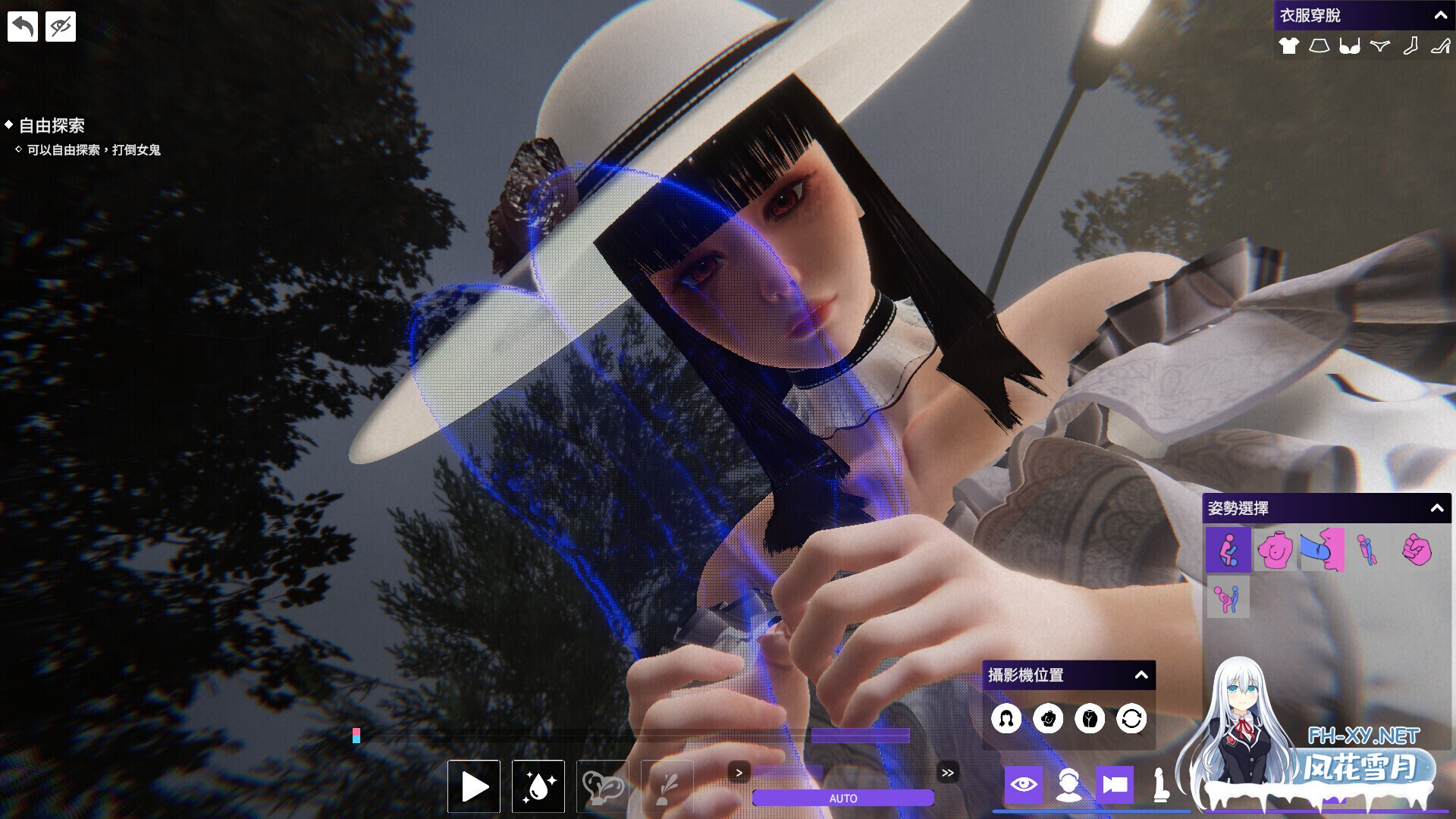1456x819 pixels.
Task: Select the panties icon under 衣服穿脫
Action: point(1380,46)
